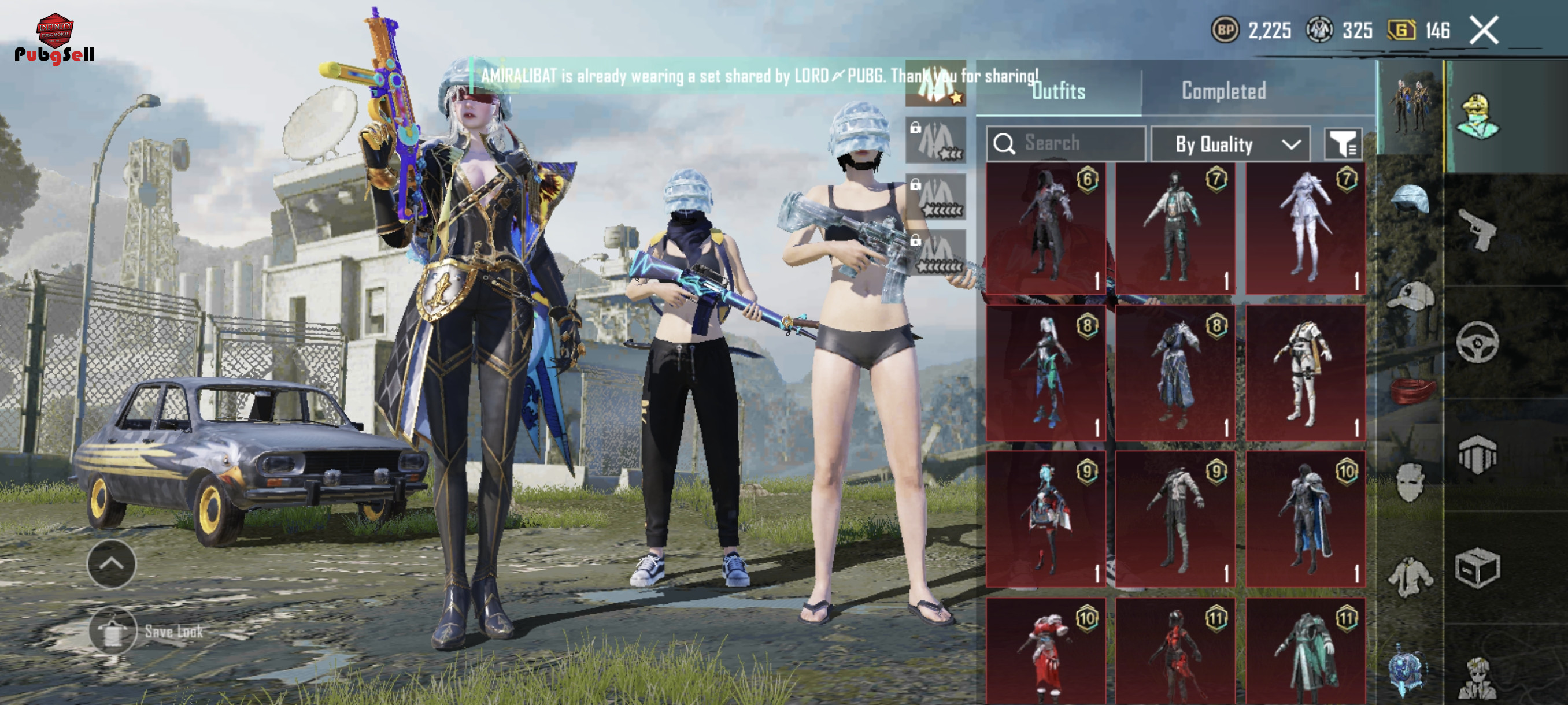
Task: Select the Outfits tab
Action: click(1058, 91)
